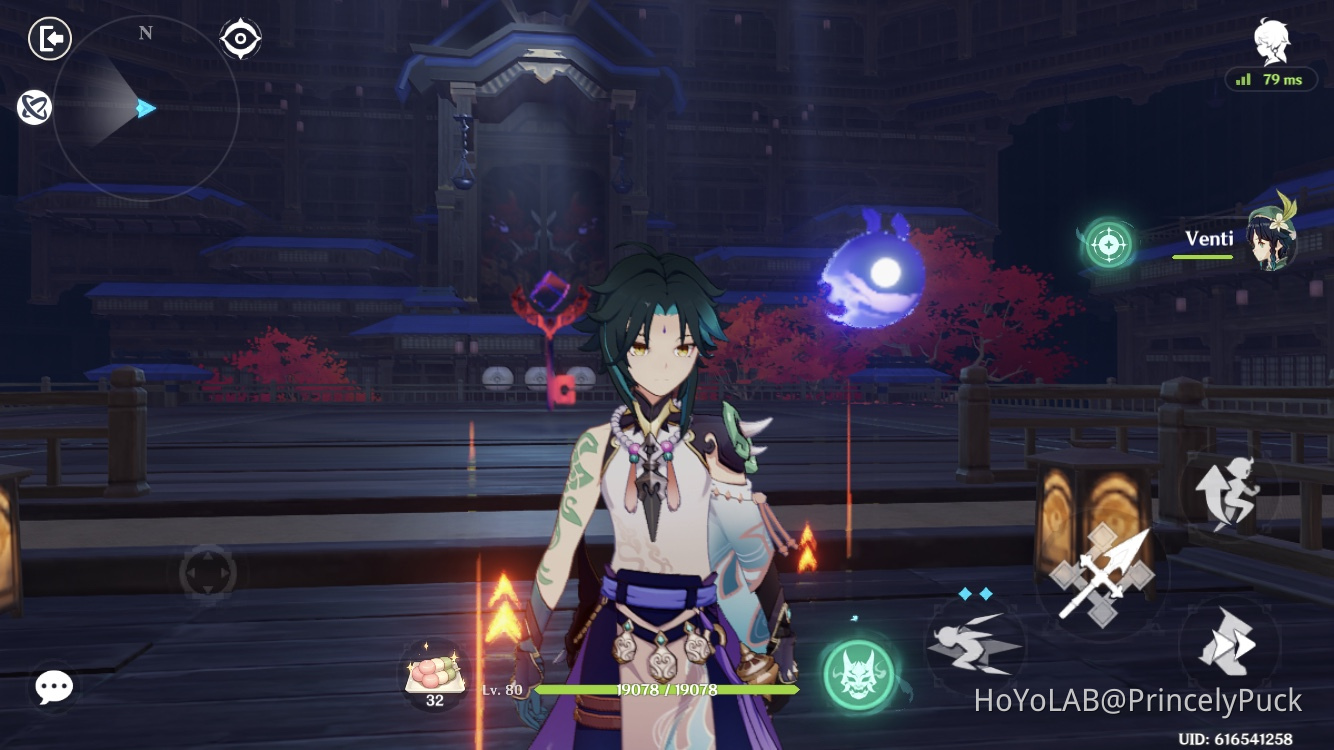Expand the network ping 79 ms indicator

click(1272, 79)
